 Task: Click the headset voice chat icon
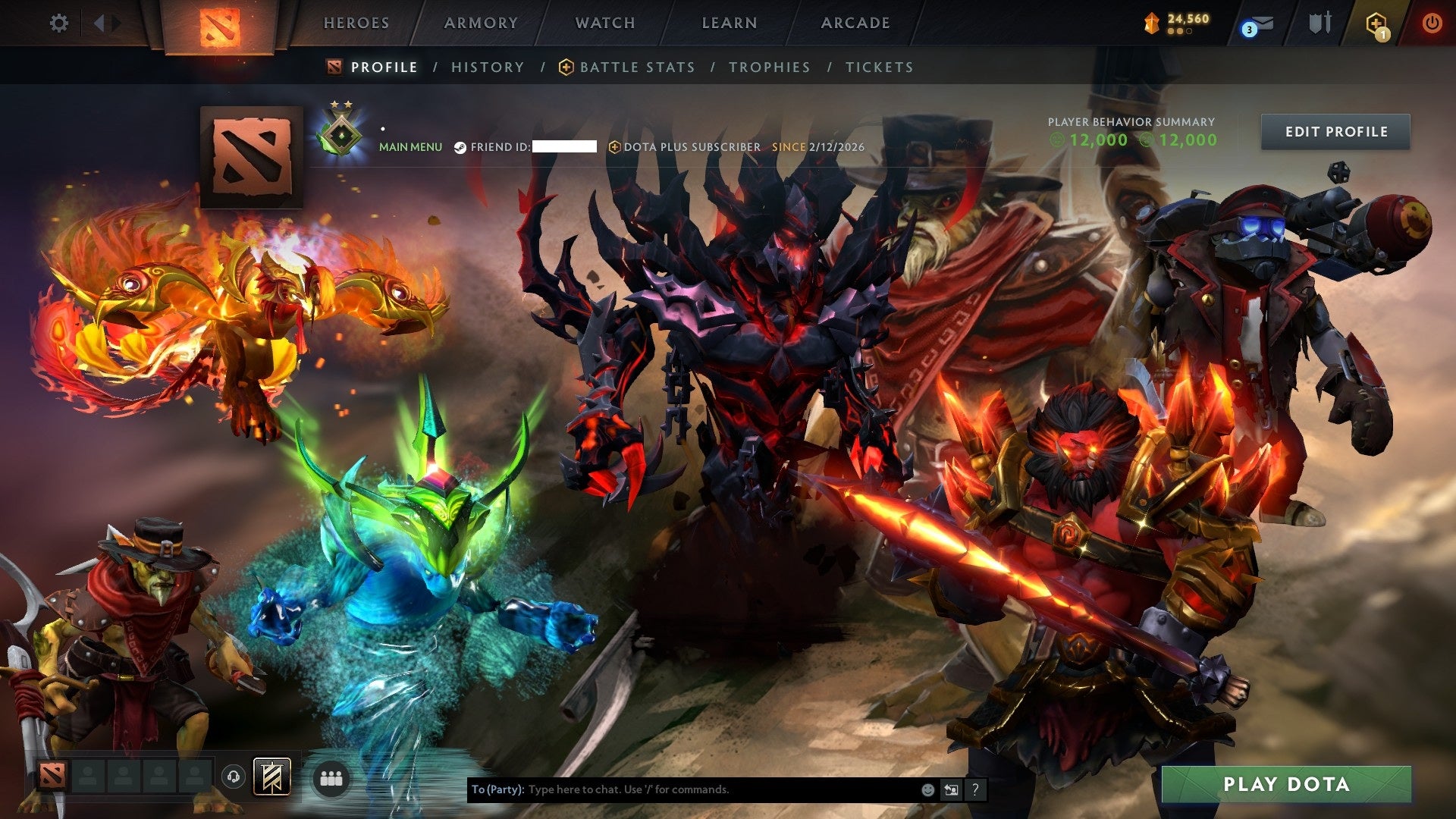click(234, 777)
